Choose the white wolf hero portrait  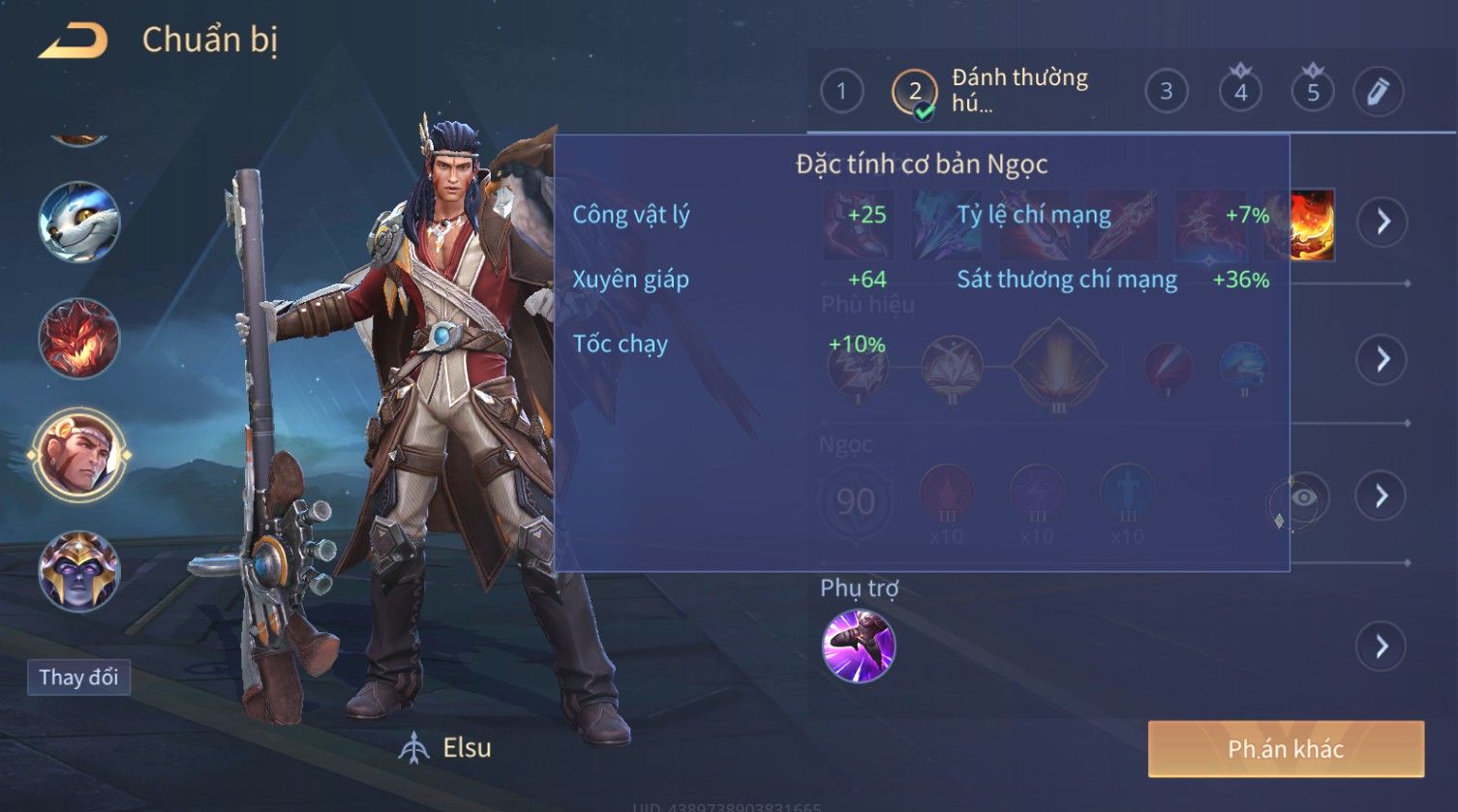click(x=78, y=222)
